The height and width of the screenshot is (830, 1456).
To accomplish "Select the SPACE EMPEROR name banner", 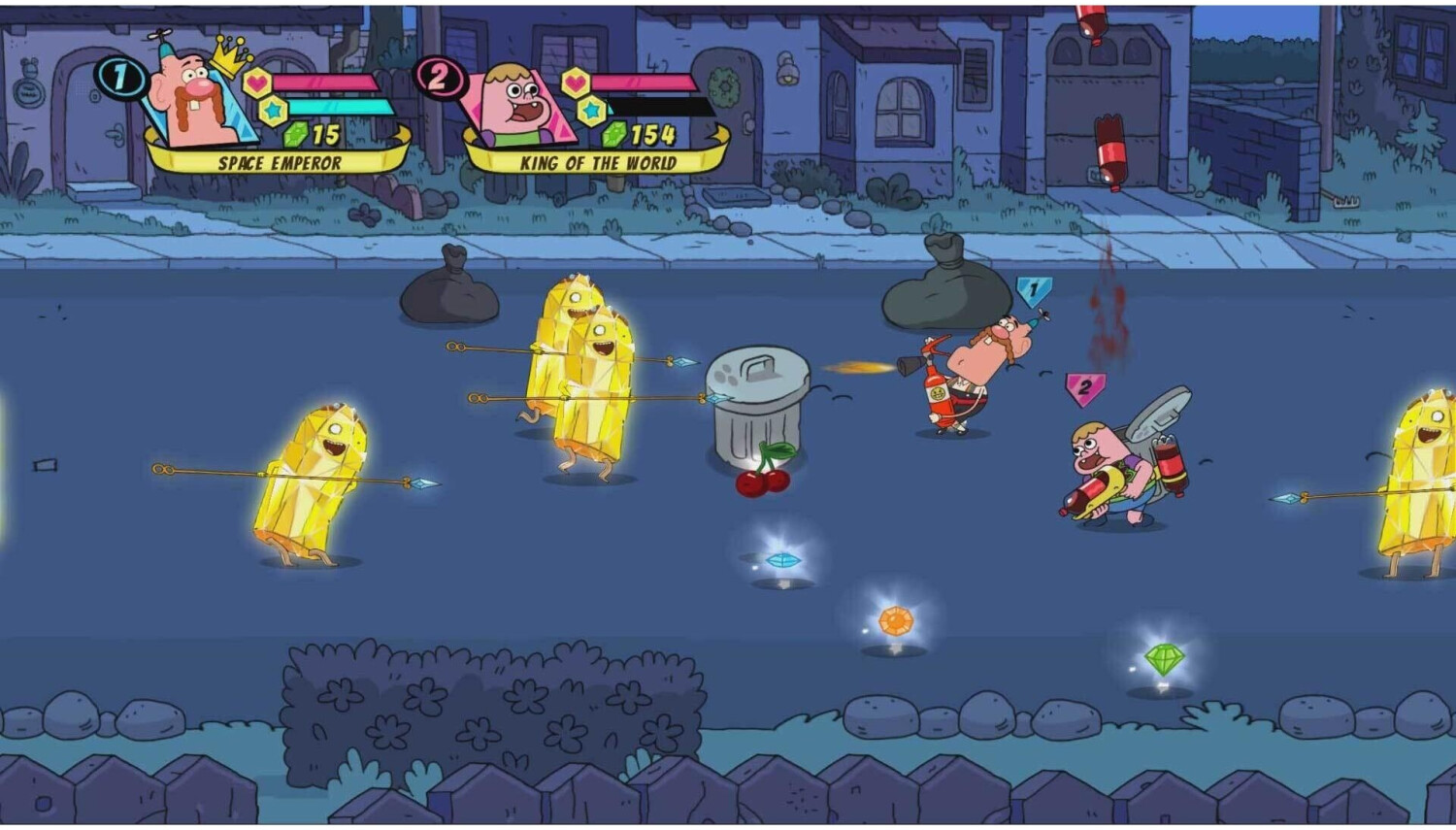I will tap(281, 163).
